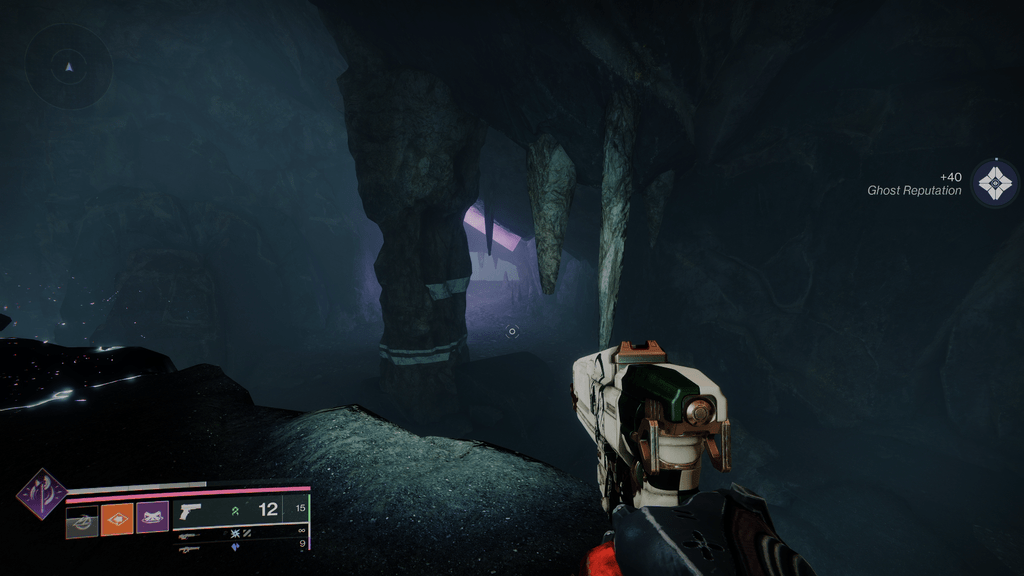The image size is (1024, 576).
Task: Click the grey grenade ability icon
Action: 82,520
